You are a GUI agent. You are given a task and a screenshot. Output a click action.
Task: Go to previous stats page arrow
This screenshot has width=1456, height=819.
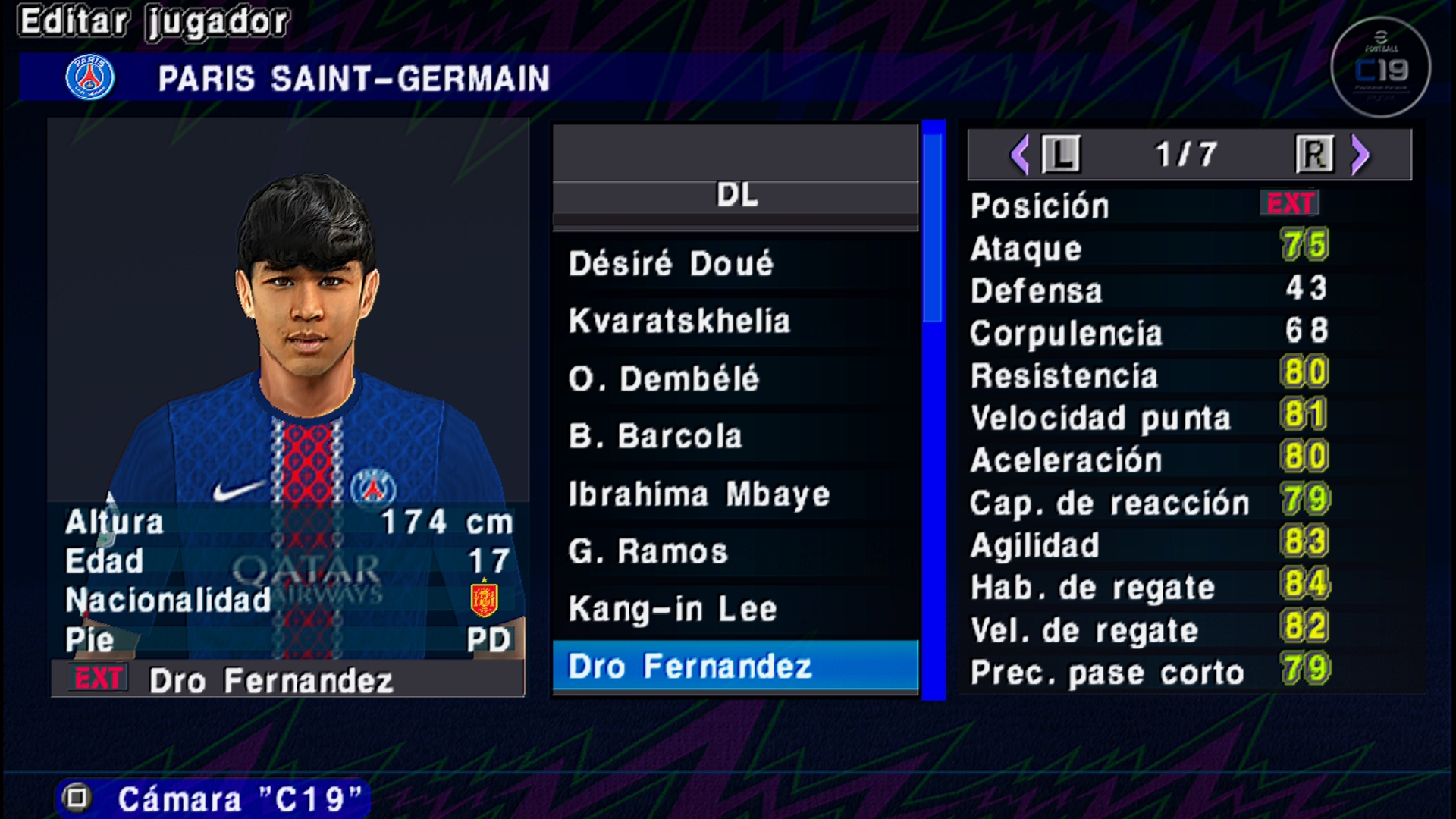click(1021, 155)
